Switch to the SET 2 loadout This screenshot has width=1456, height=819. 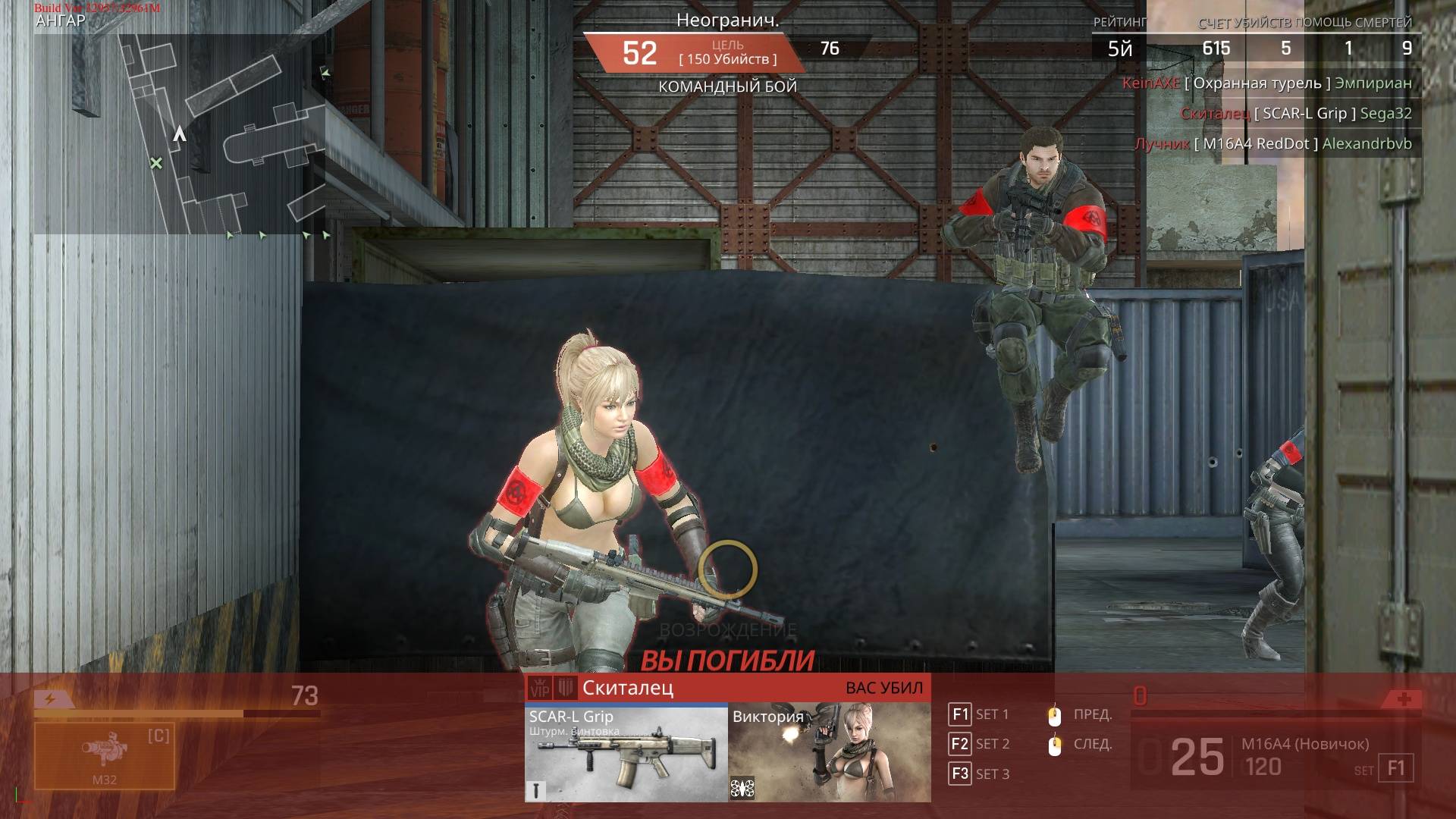click(x=979, y=744)
